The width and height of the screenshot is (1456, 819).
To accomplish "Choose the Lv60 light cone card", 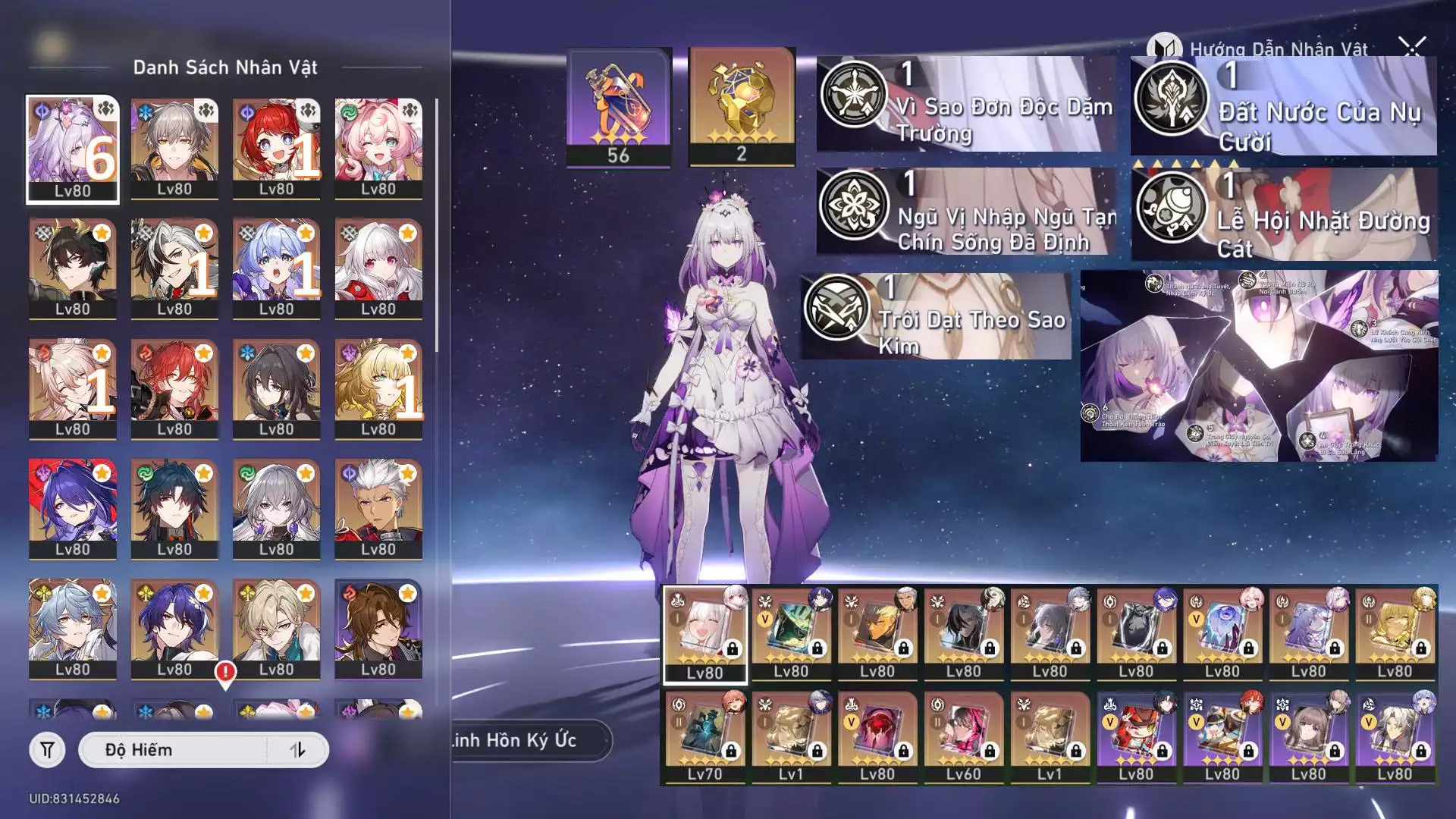I will click(963, 737).
